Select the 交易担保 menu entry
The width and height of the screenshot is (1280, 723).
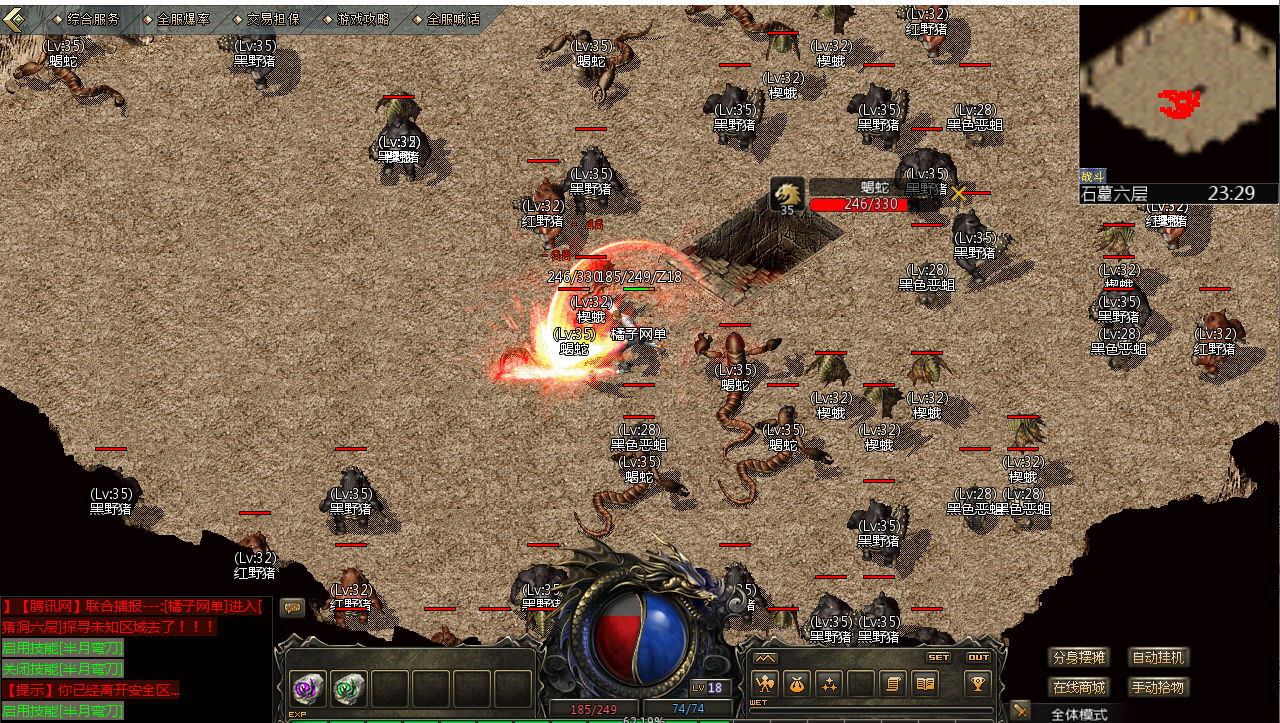click(x=273, y=19)
